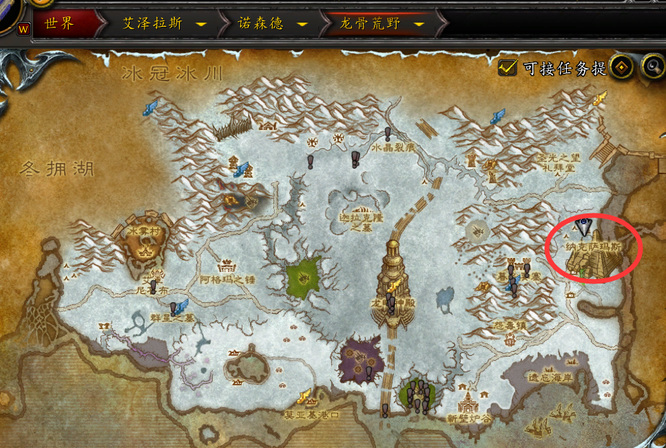Viewport: 666px width, 448px height.
Task: Open the map filter diamond button
Action: pos(622,68)
